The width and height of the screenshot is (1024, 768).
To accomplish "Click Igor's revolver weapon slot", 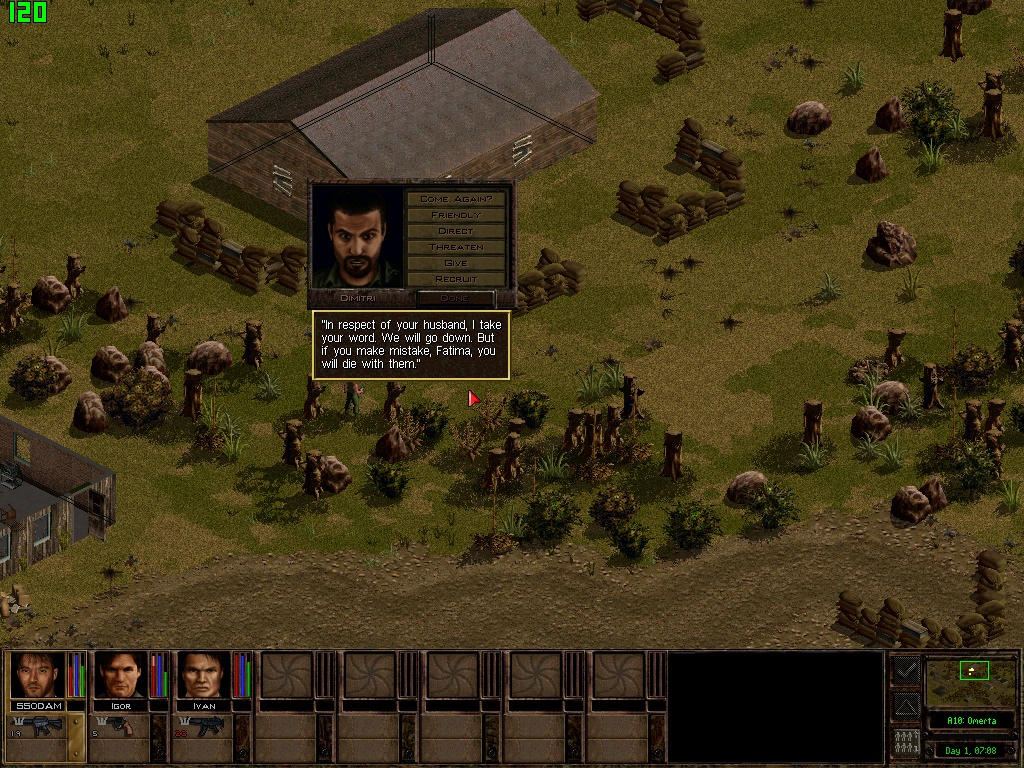I will coord(120,727).
